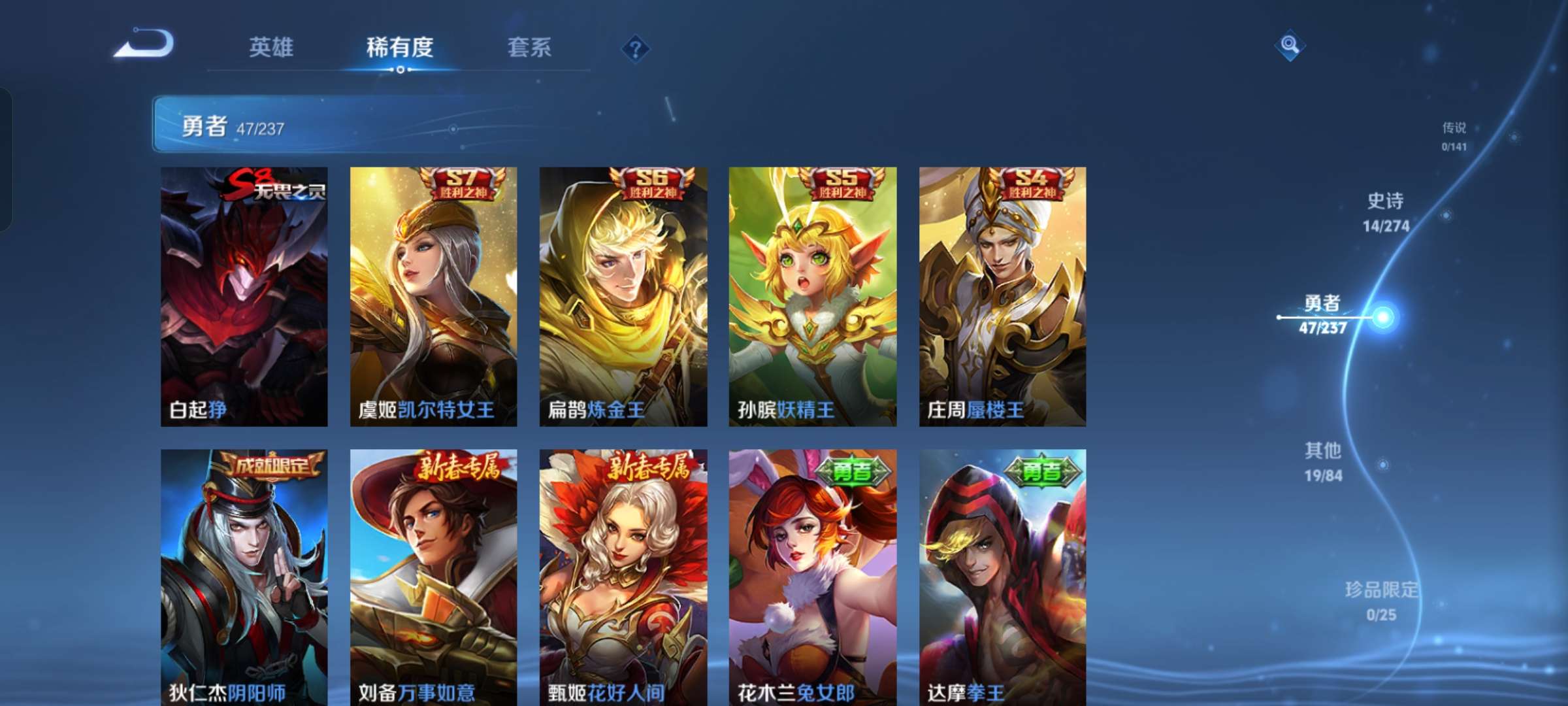Open the 孙膑妖精王 skin thumbnail
This screenshot has height=706, width=1568.
pyautogui.click(x=809, y=294)
